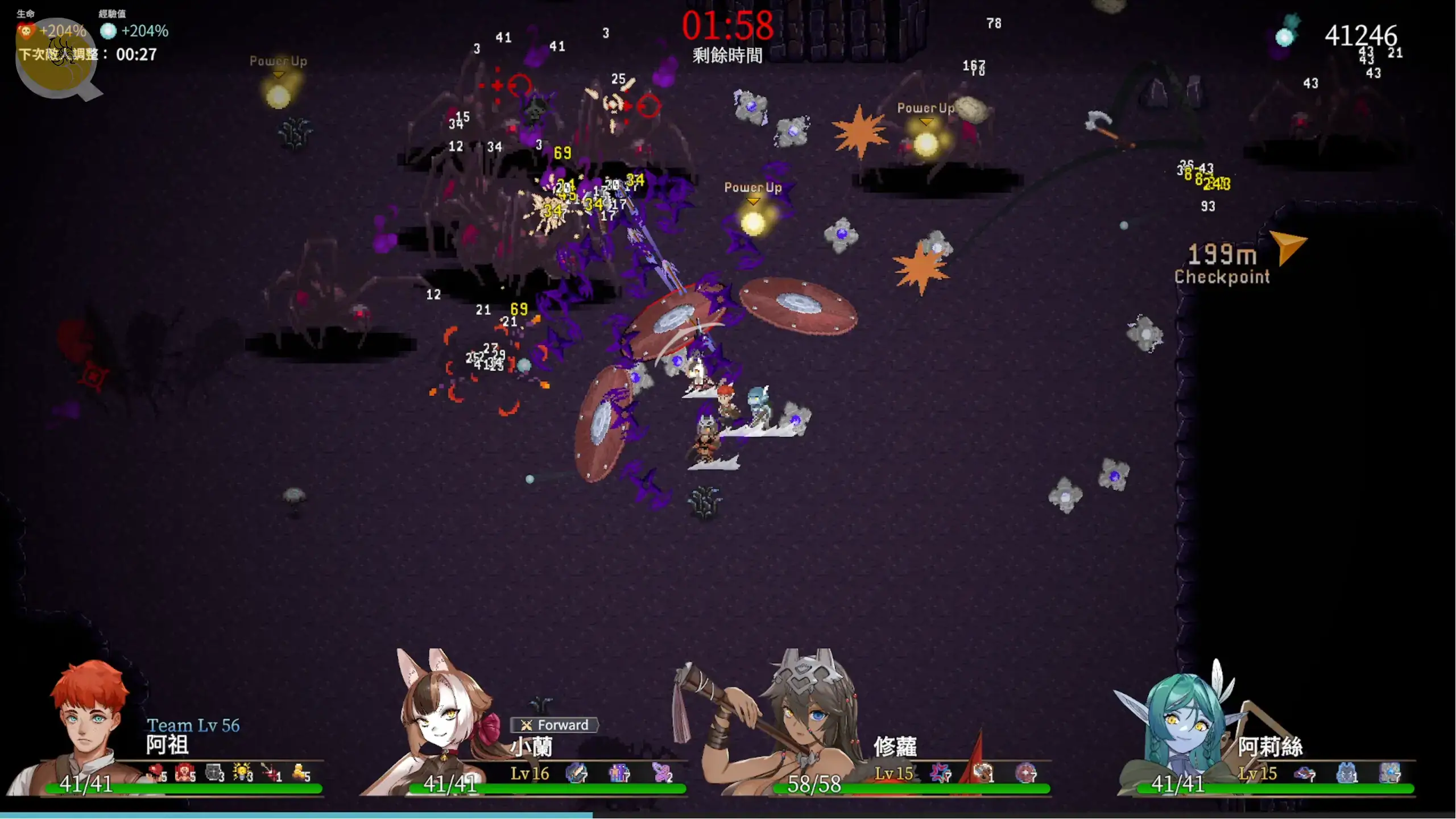Viewport: 1456px width, 819px height.
Task: Click 小蘭's purple chain skill icon
Action: (x=661, y=772)
